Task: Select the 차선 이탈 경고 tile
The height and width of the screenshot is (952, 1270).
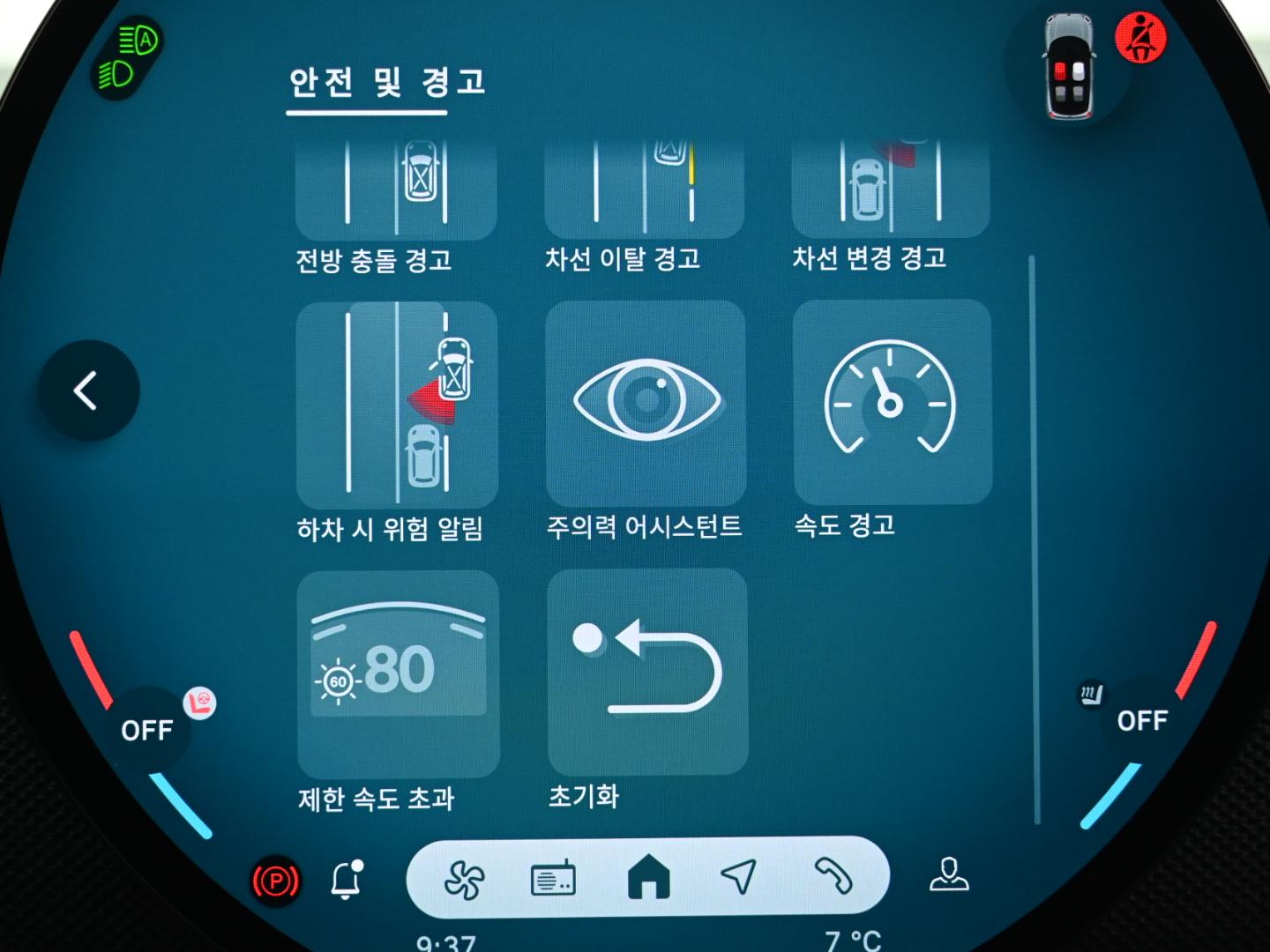Action: coord(644,188)
